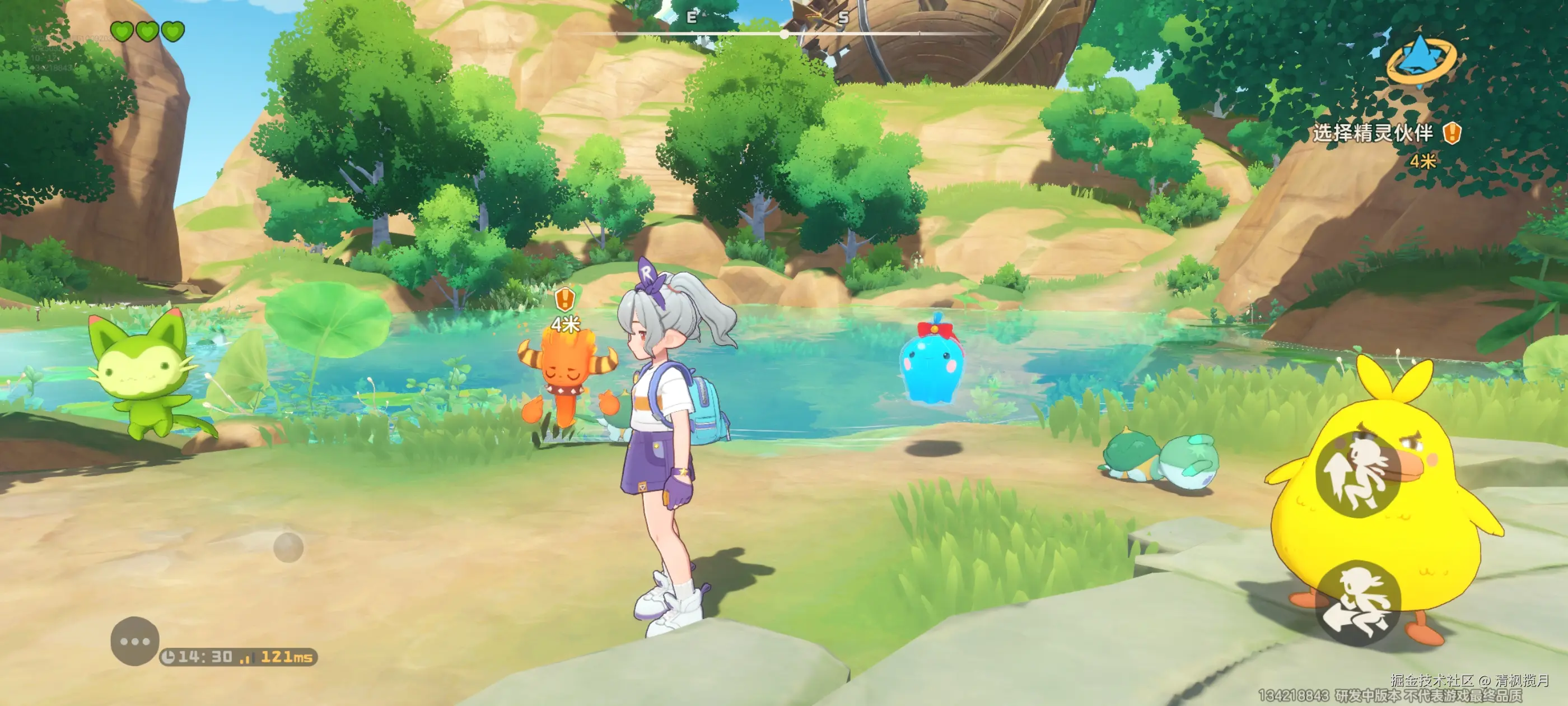Tap the jump action button

pyautogui.click(x=1358, y=474)
